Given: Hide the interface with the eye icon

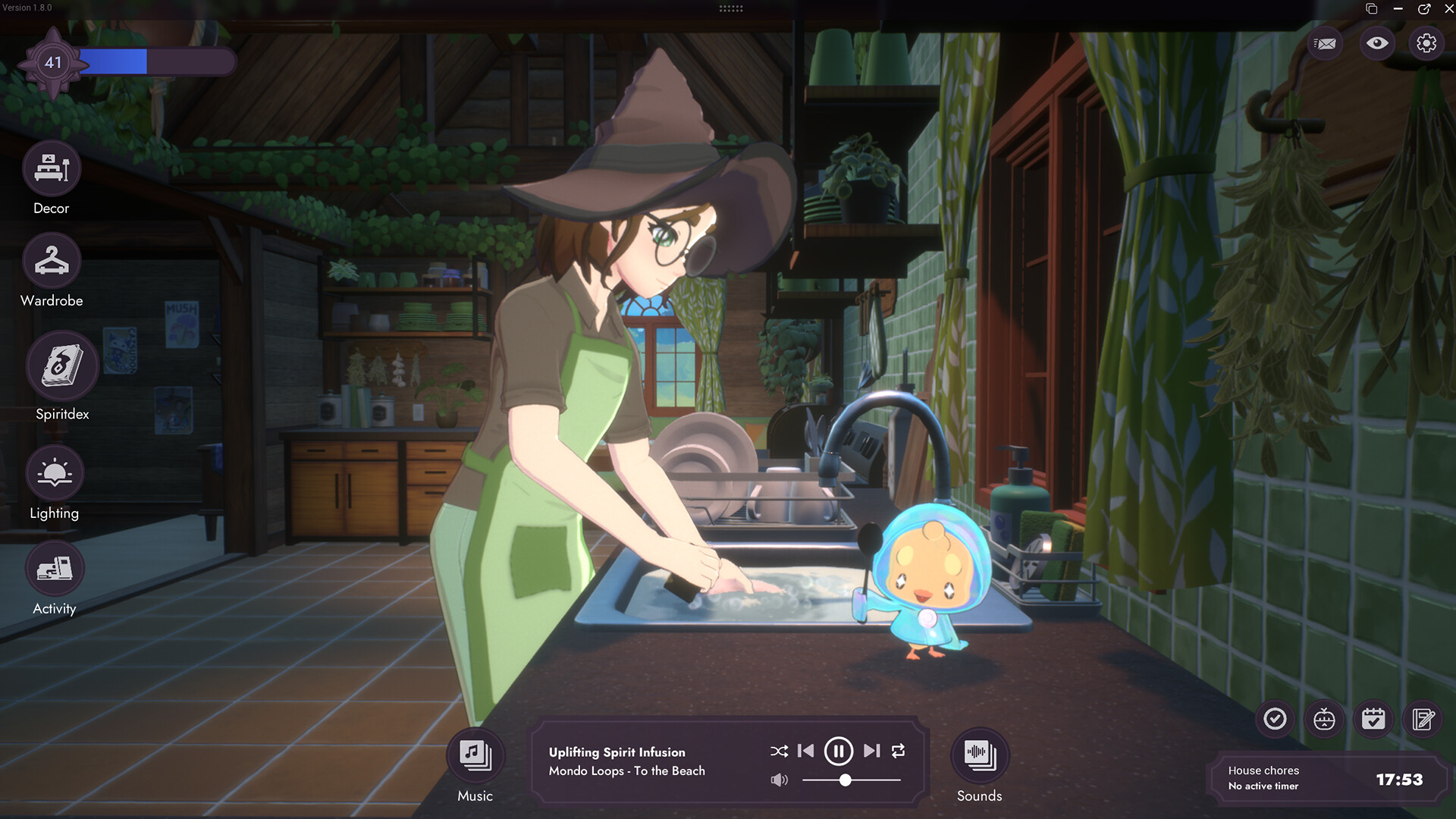Looking at the screenshot, I should pos(1377,43).
